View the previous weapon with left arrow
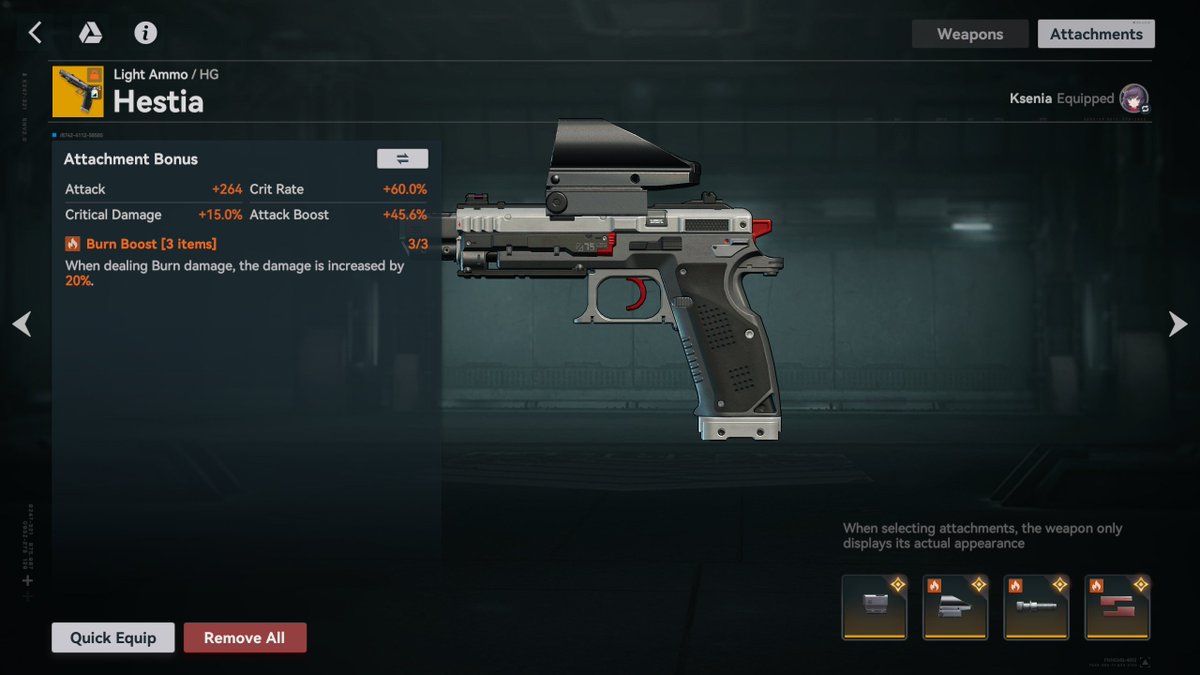Screen dimensions: 1200x675 pos(22,324)
